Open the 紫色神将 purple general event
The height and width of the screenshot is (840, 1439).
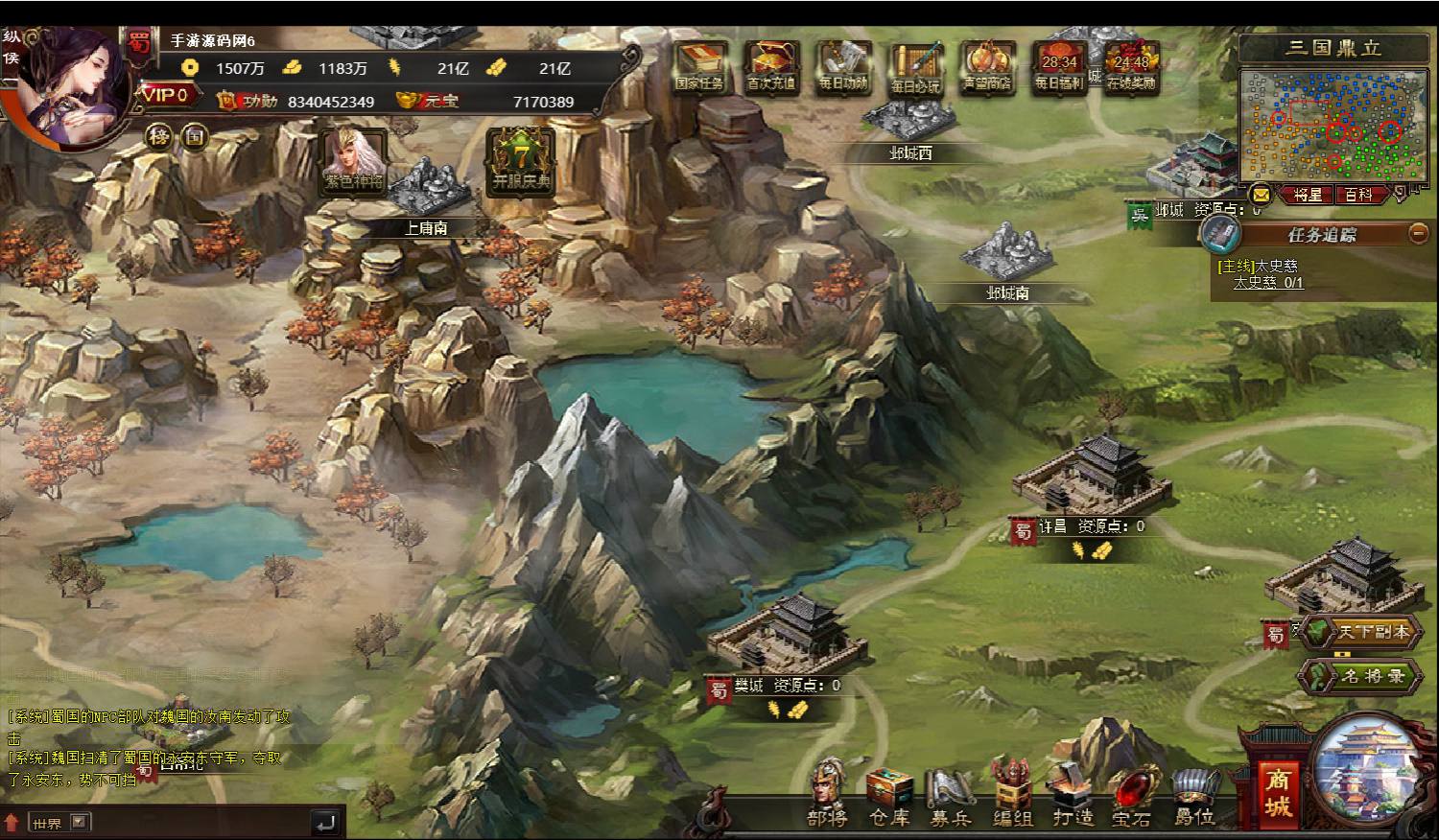[x=353, y=161]
